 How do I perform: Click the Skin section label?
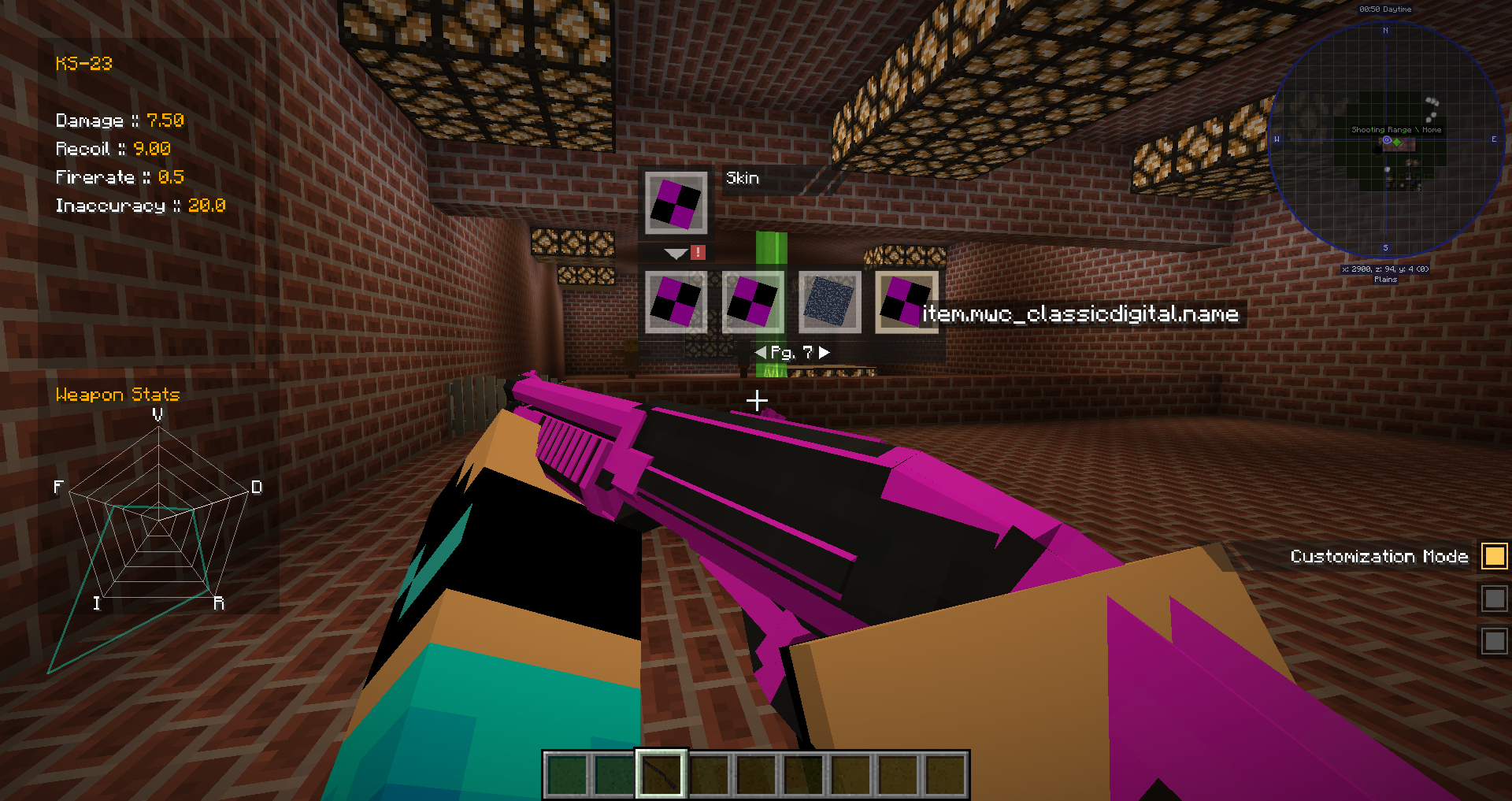(x=741, y=178)
